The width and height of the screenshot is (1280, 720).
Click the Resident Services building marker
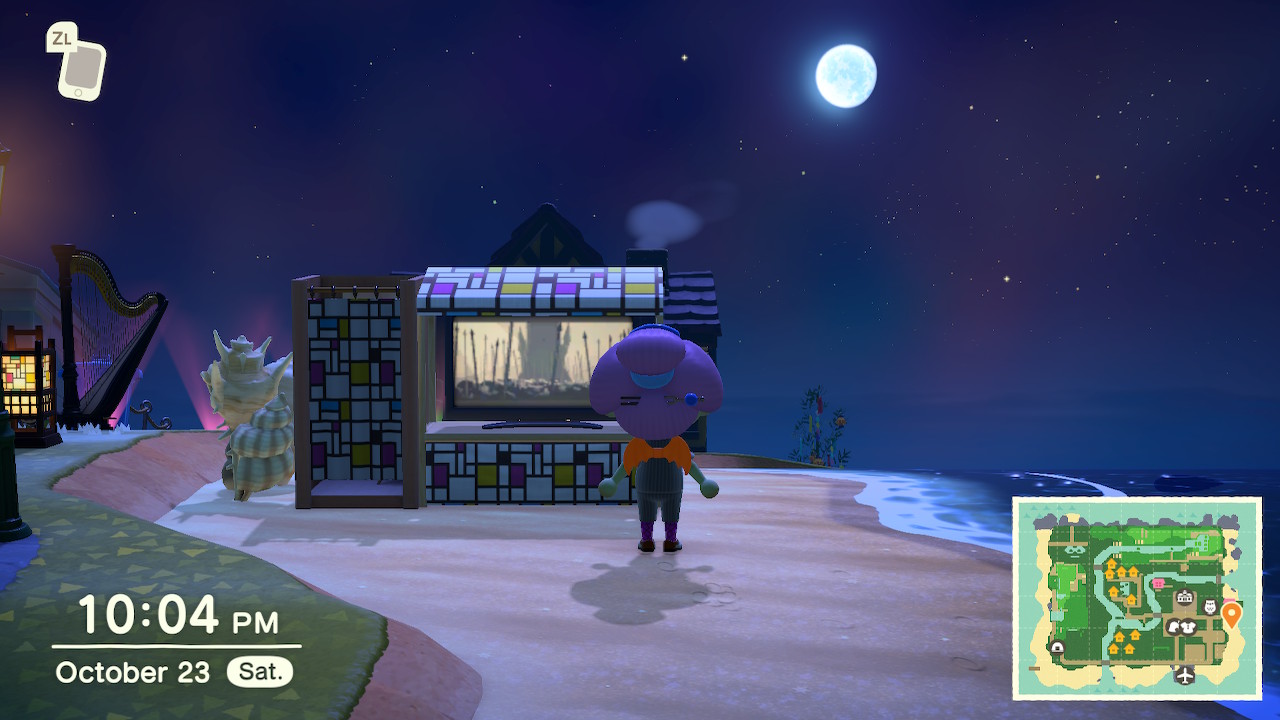[x=1185, y=598]
